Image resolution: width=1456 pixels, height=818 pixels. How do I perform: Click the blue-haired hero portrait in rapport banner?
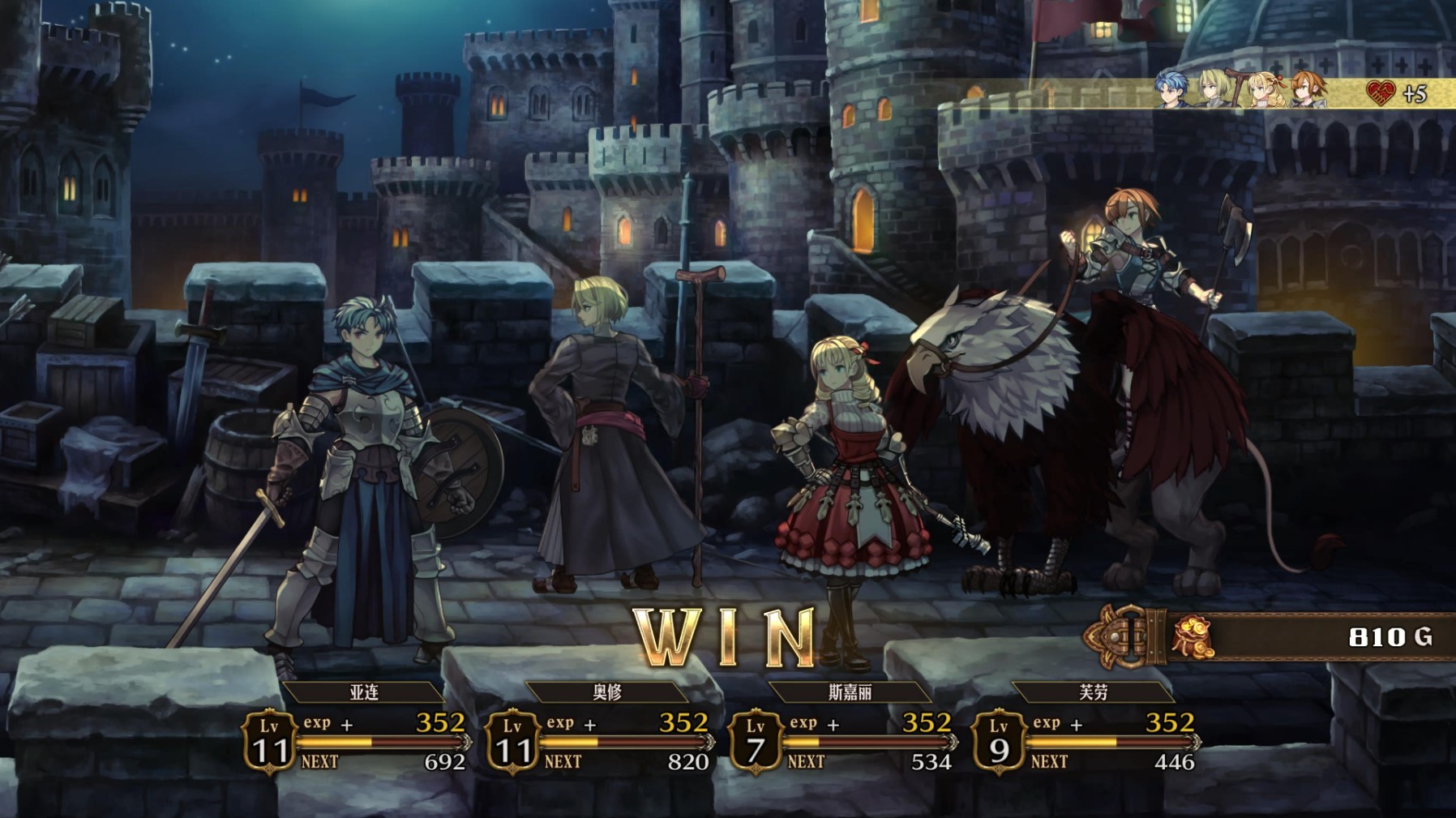[x=1171, y=90]
